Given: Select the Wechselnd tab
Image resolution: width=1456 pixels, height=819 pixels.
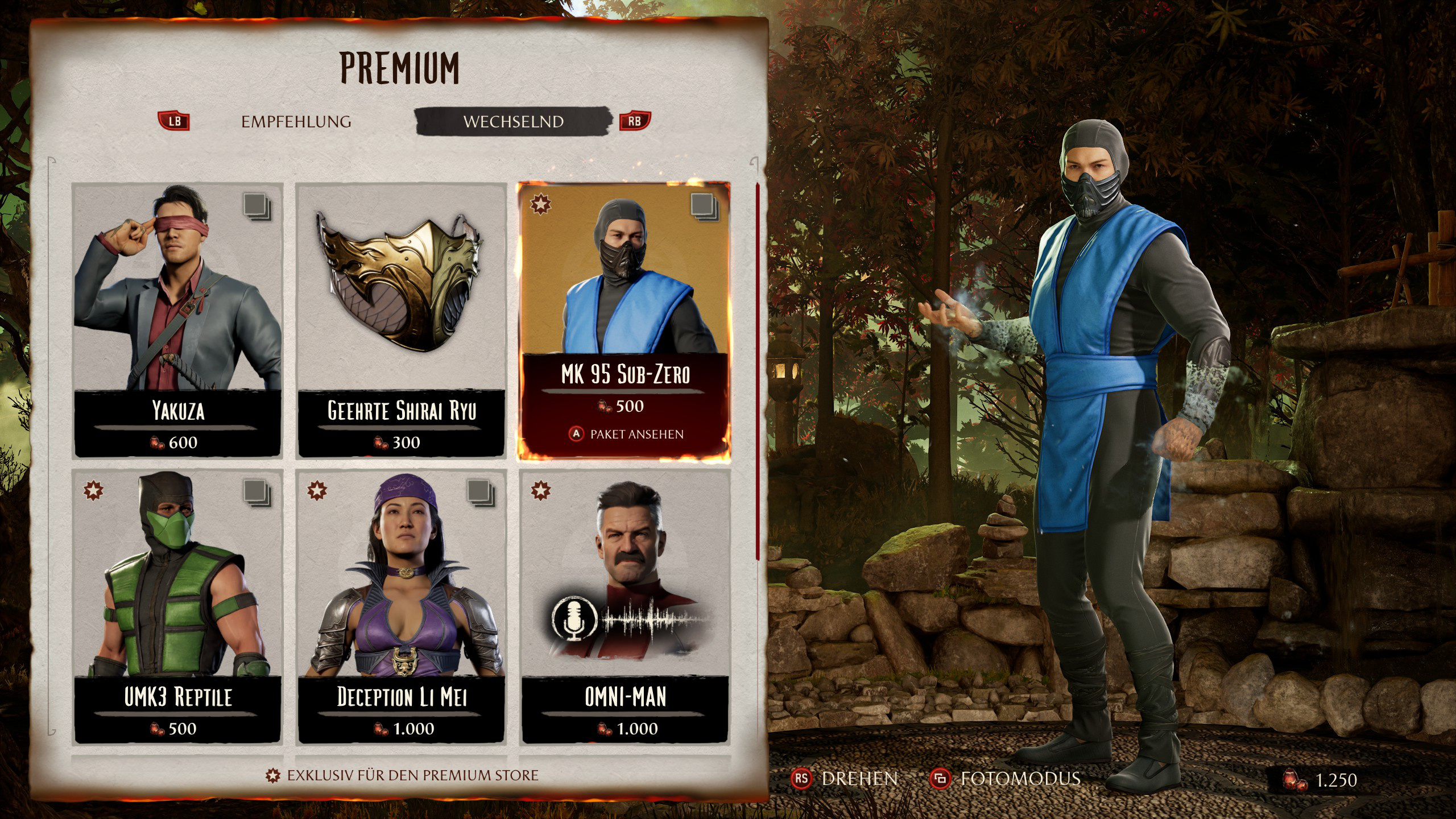Looking at the screenshot, I should point(513,122).
